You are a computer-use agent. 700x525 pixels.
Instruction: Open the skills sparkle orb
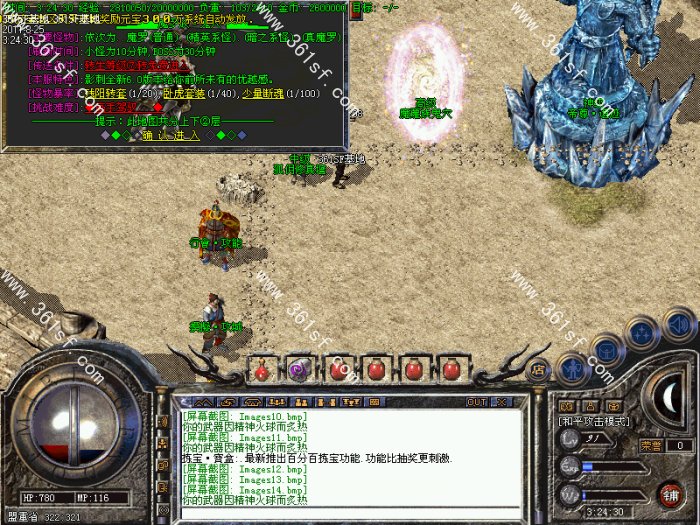pyautogui.click(x=642, y=332)
